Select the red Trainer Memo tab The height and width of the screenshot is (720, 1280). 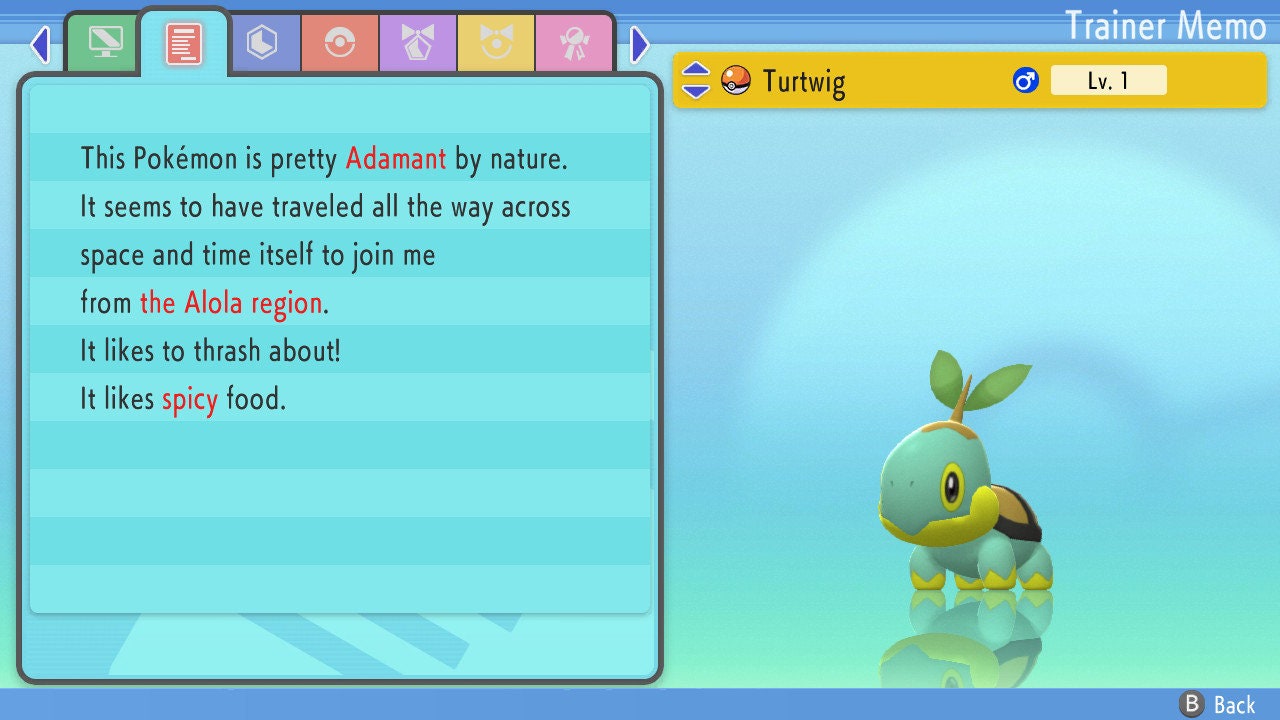pos(184,43)
